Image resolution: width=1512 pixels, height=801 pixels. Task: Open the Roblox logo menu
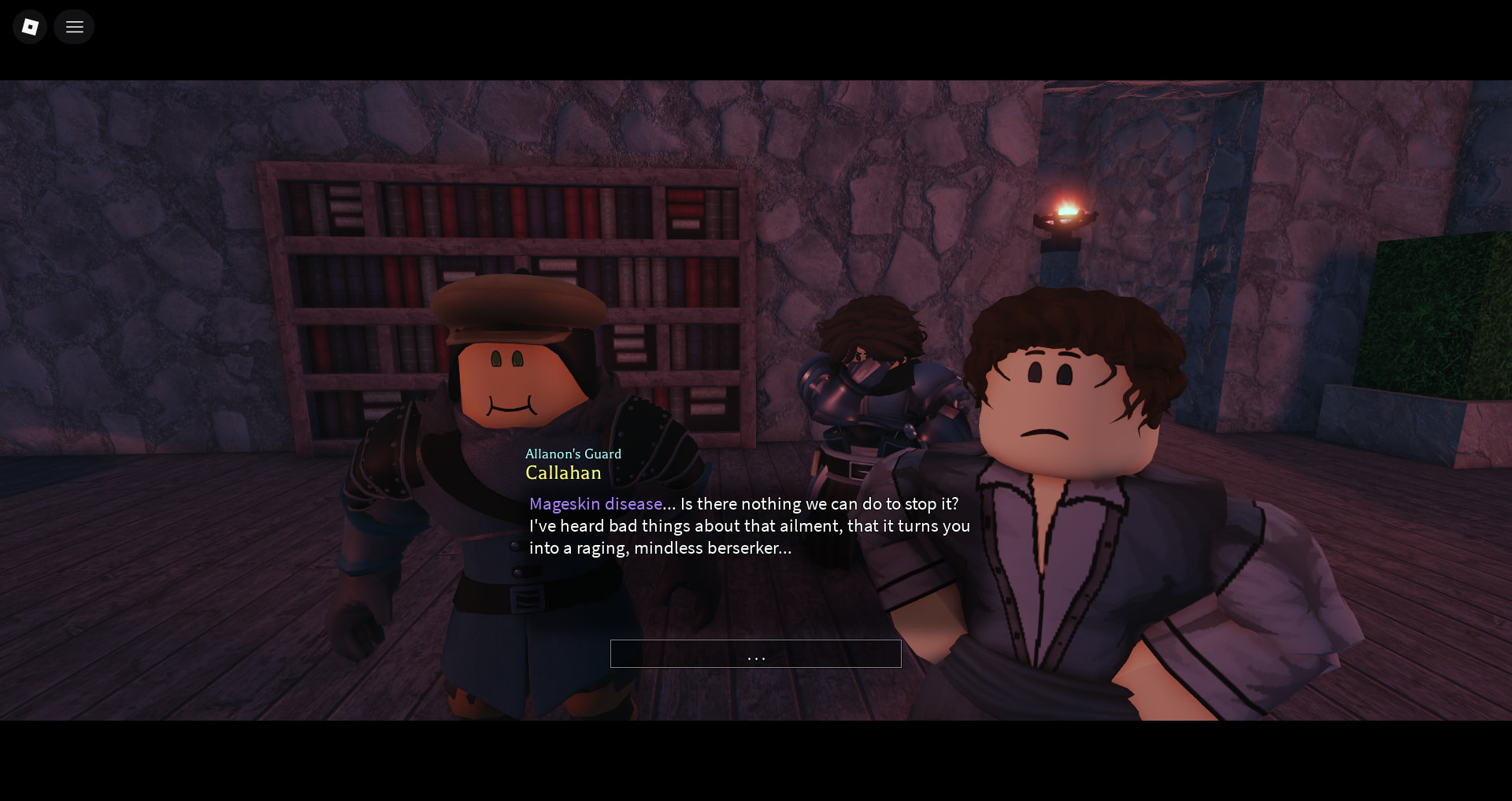tap(30, 27)
